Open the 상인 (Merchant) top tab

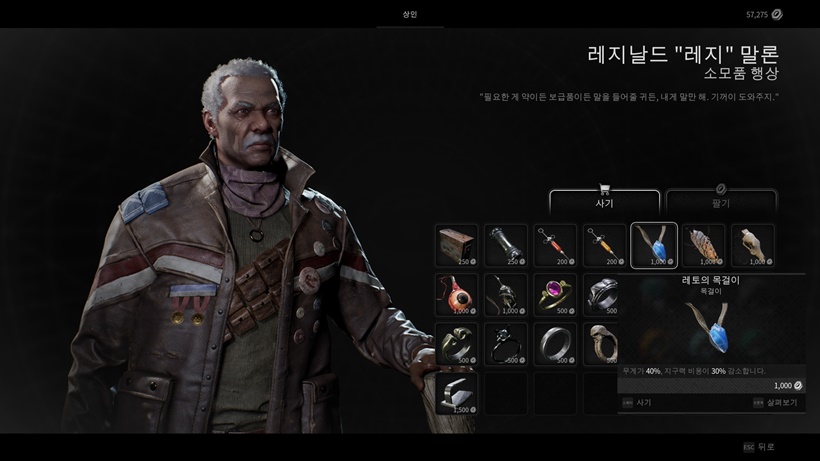pyautogui.click(x=410, y=14)
